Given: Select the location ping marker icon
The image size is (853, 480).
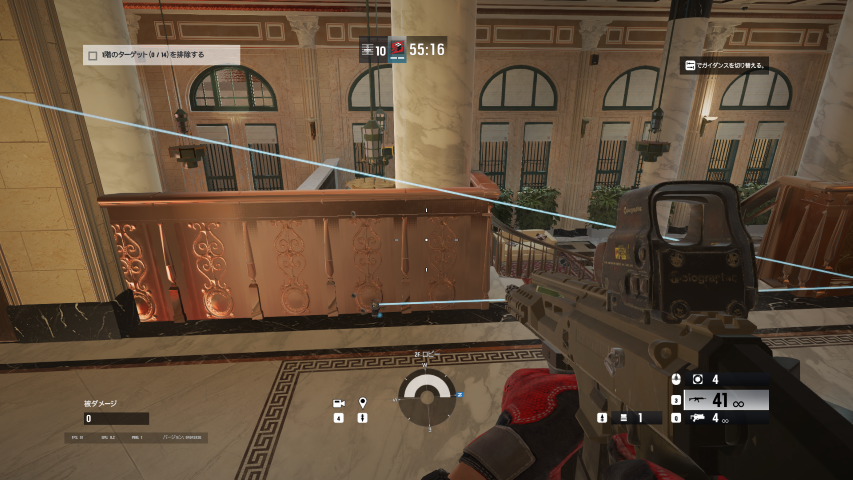Looking at the screenshot, I should pos(362,403).
